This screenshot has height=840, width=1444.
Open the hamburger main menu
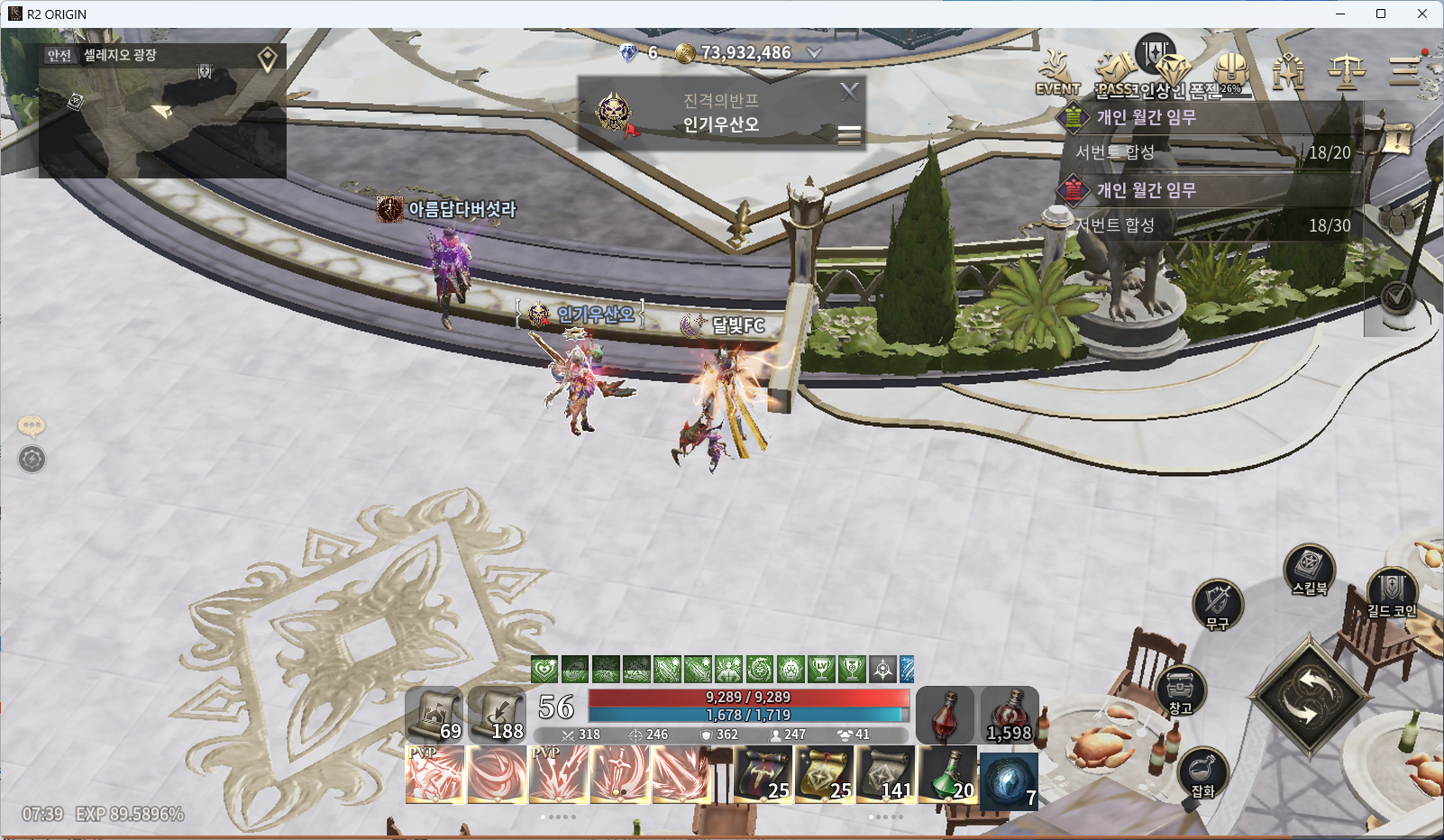pos(1403,70)
